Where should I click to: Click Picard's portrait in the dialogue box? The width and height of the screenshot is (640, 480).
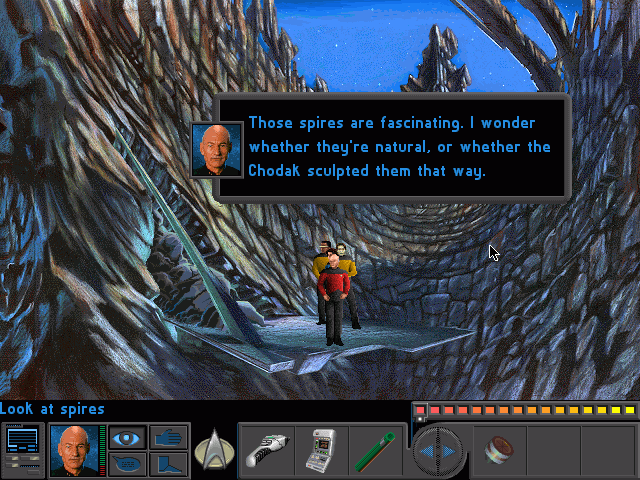(217, 148)
